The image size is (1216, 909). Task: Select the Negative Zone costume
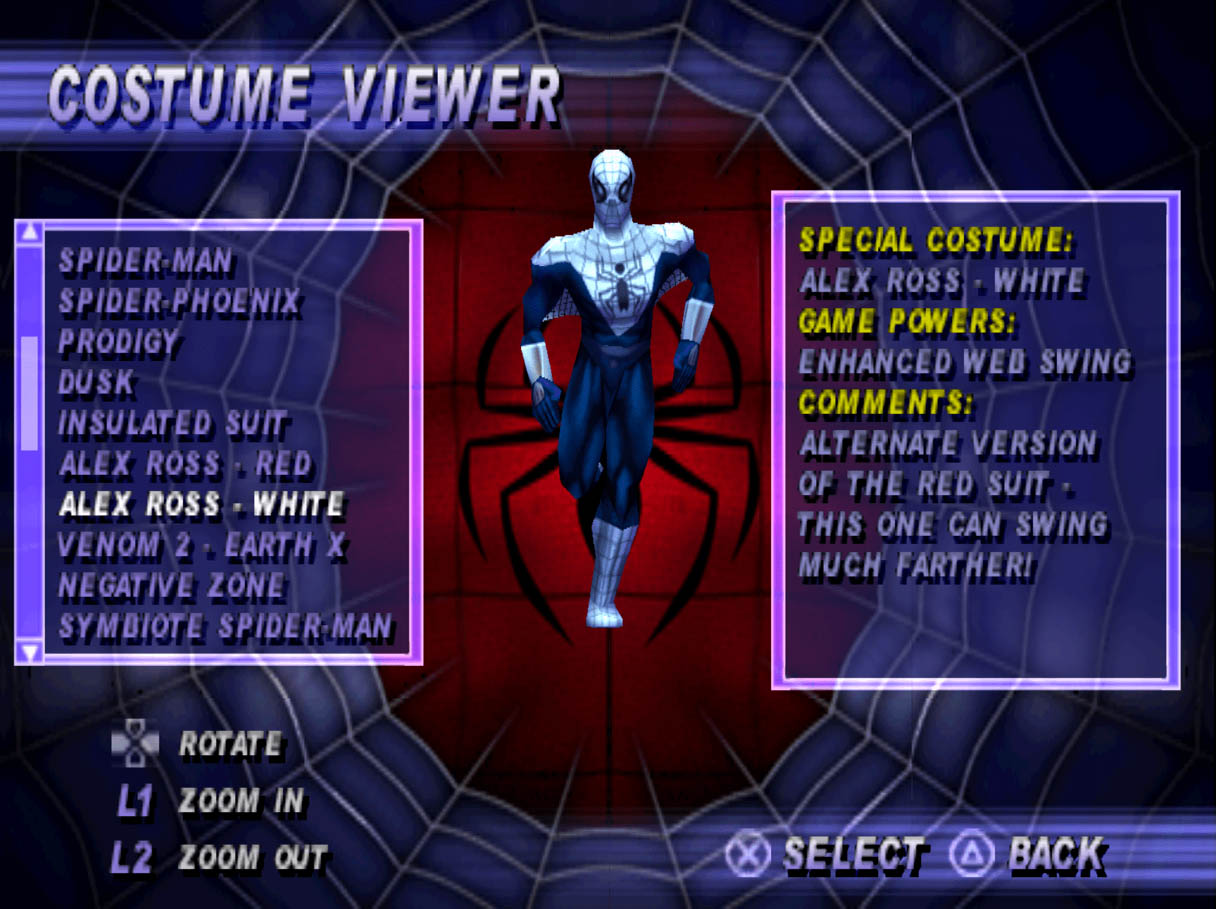[171, 587]
